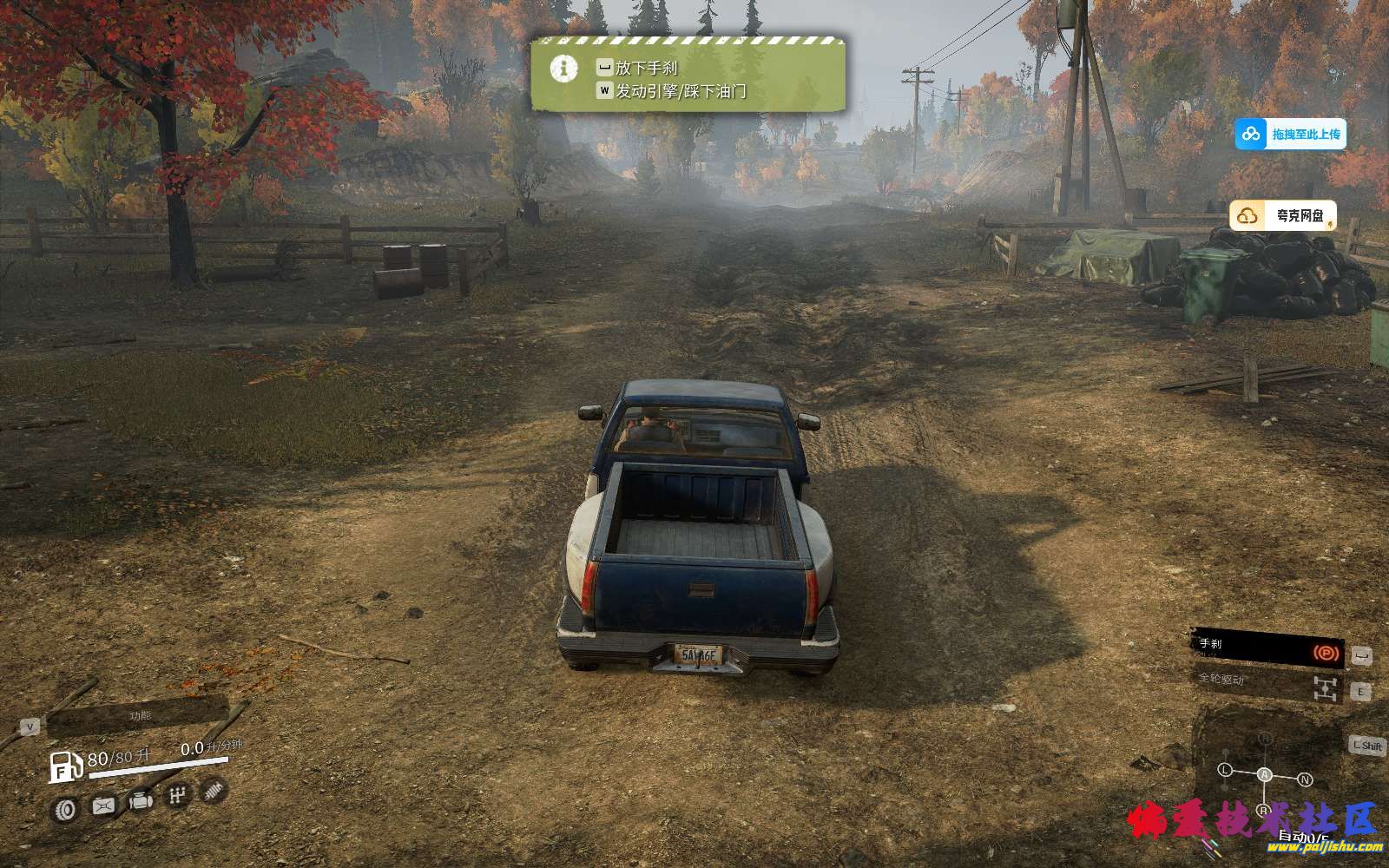Click the gearbox damage status icon
Image resolution: width=1389 pixels, height=868 pixels.
coord(178,795)
